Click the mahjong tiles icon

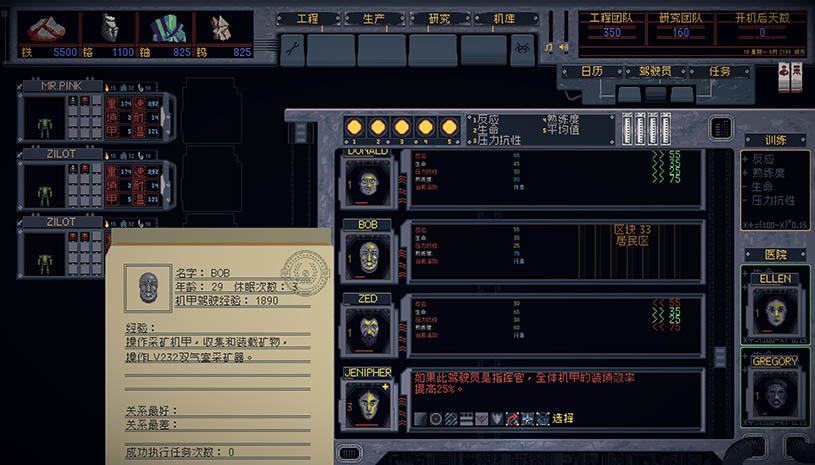789,72
